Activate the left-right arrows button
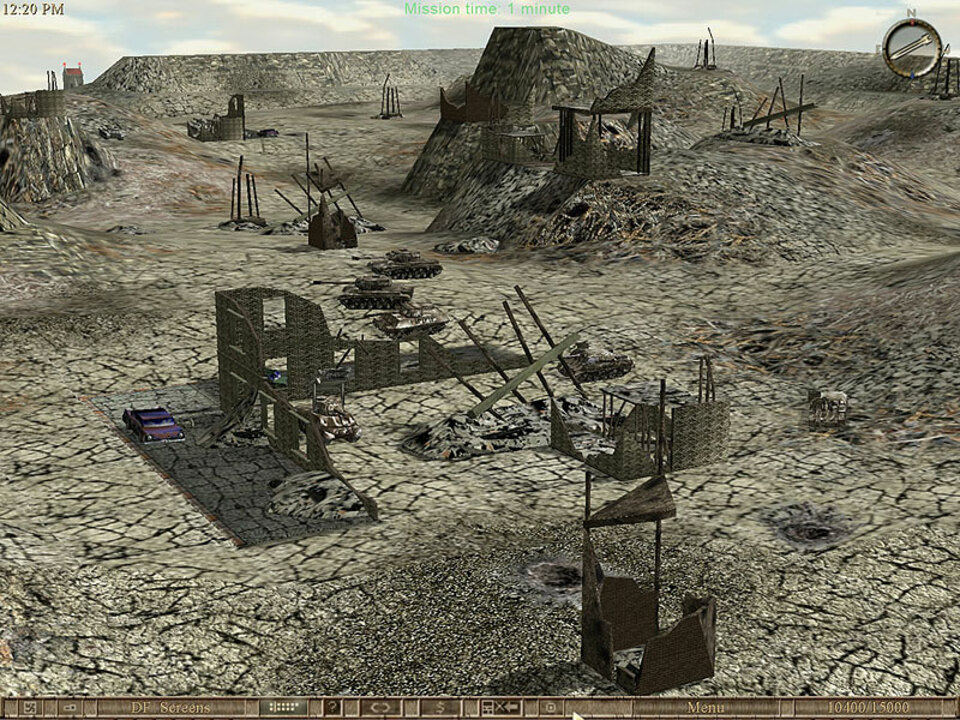This screenshot has height=720, width=960. click(381, 708)
